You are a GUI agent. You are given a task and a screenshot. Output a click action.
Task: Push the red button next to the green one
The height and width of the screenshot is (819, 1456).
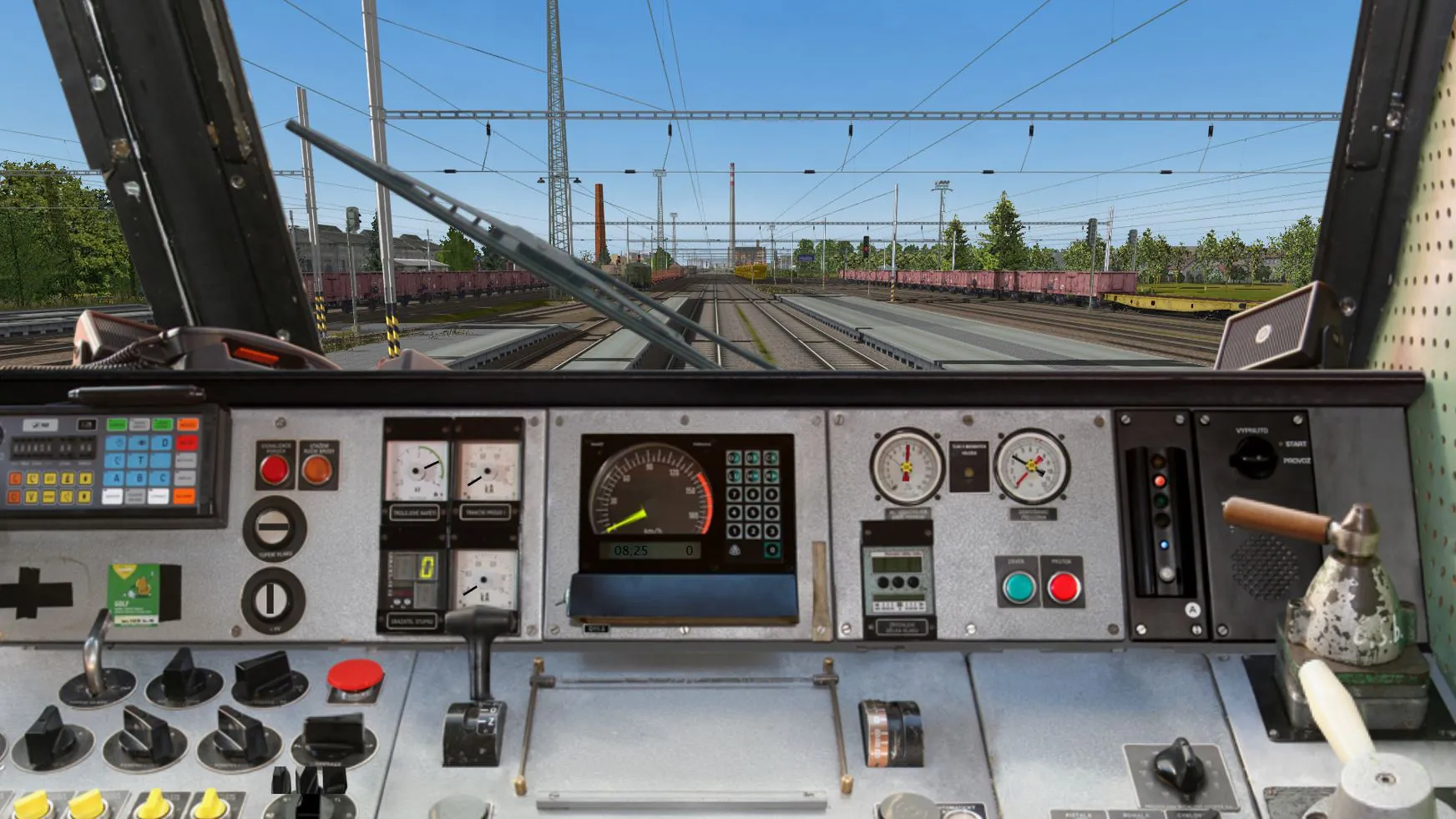pyautogui.click(x=1063, y=587)
